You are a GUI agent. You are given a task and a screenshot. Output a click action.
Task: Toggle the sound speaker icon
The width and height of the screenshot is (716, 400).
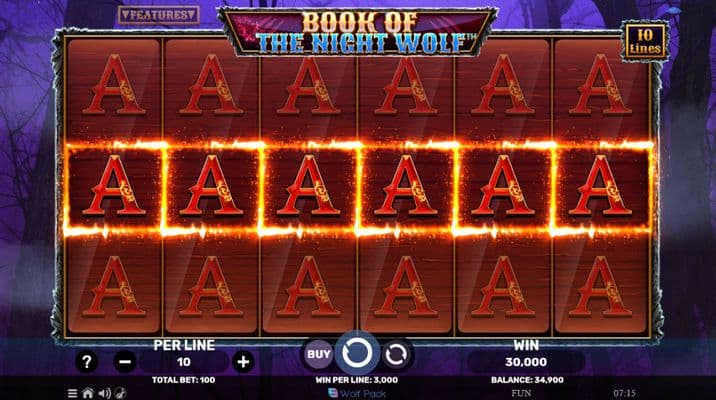[103, 393]
